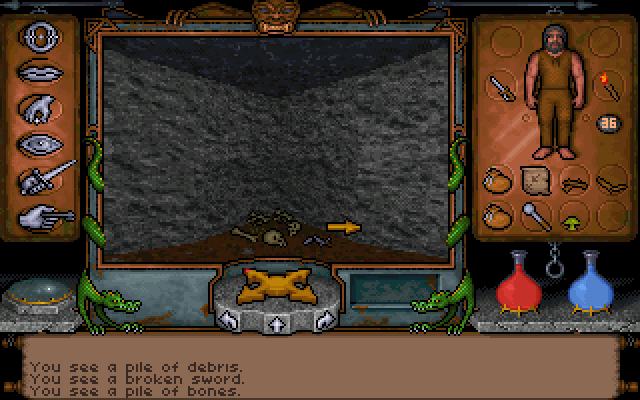Select the lit torch slot
The width and height of the screenshot is (640, 400).
point(606,85)
